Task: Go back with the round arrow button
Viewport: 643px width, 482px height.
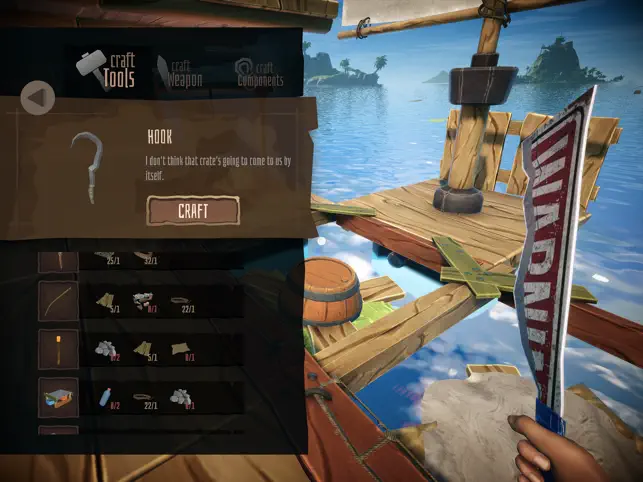Action: click(38, 98)
